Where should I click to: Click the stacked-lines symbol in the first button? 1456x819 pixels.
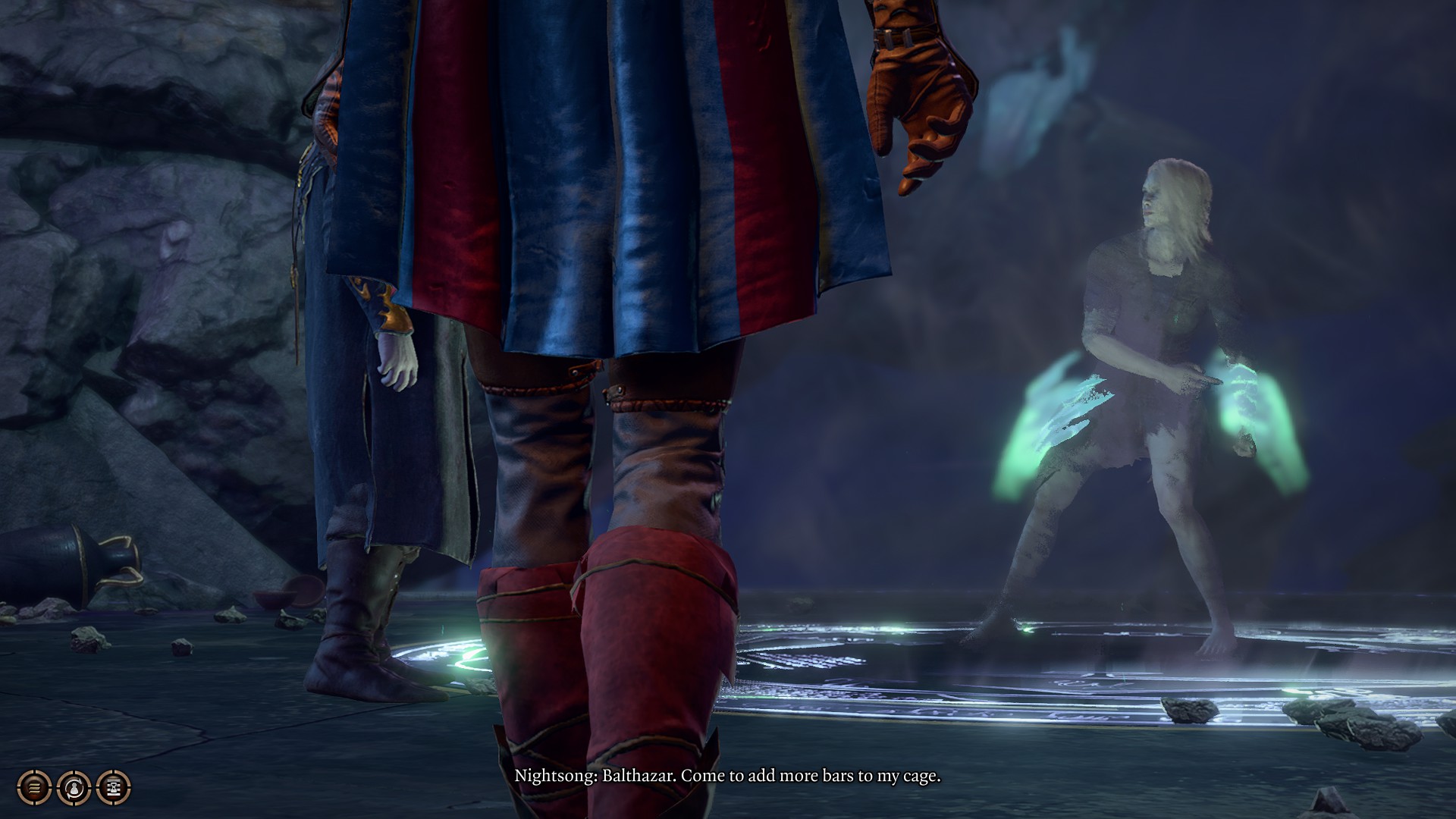(x=33, y=789)
